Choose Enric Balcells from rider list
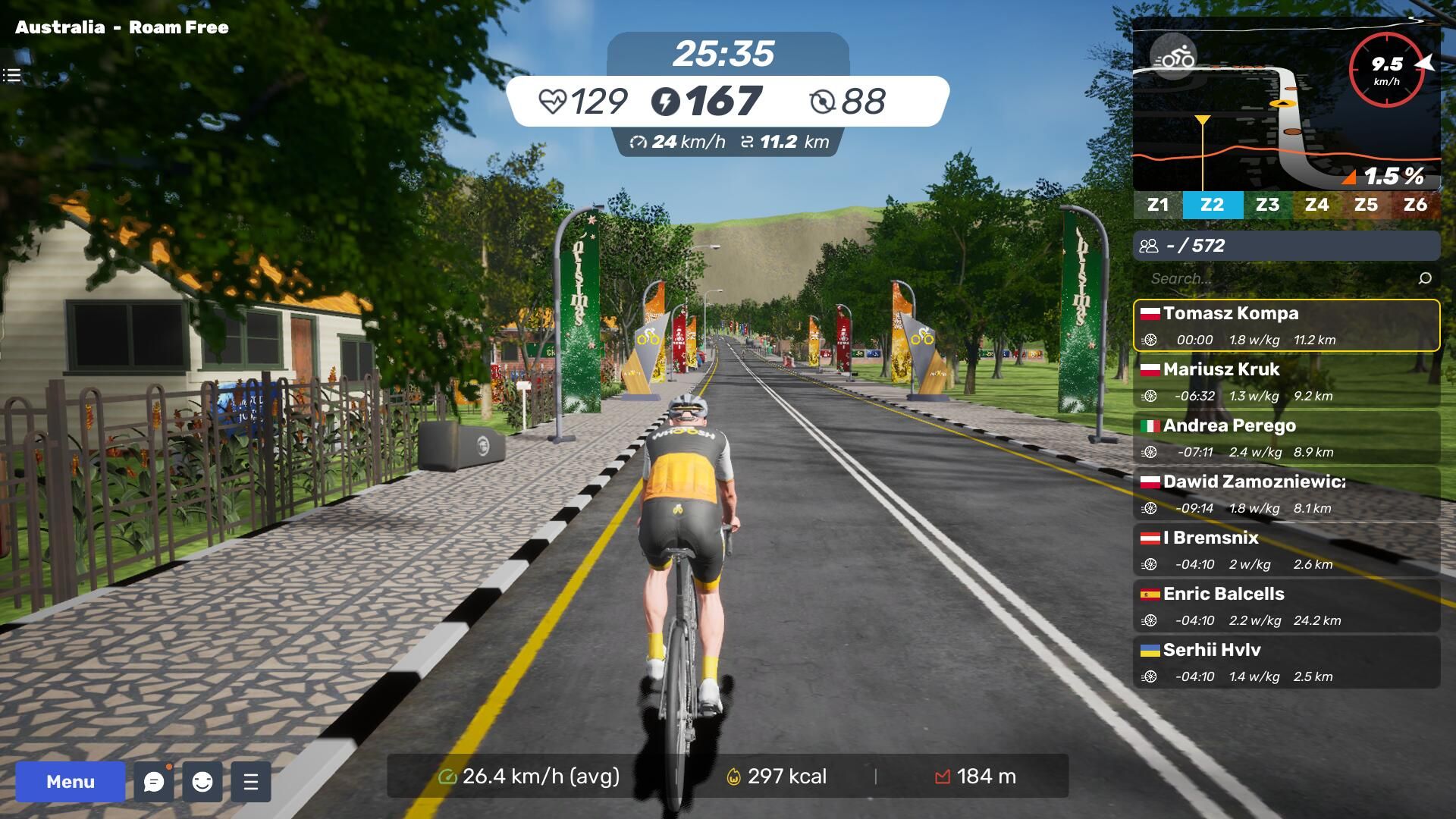 (1286, 606)
